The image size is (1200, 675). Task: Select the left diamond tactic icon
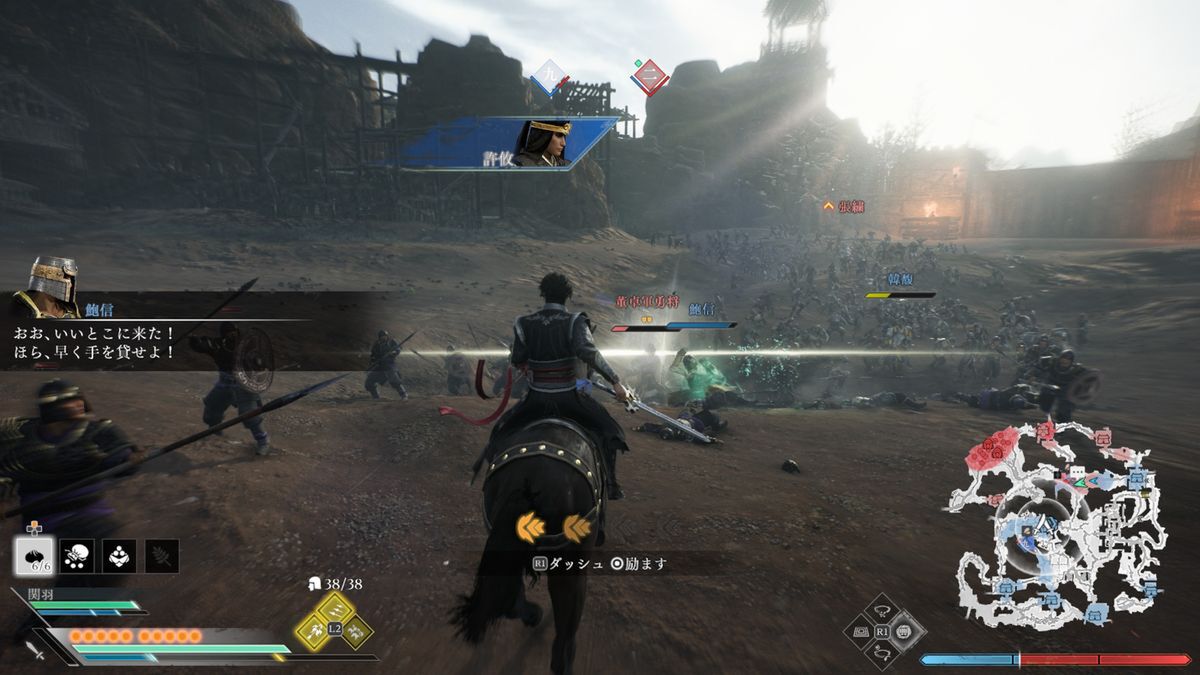862,632
